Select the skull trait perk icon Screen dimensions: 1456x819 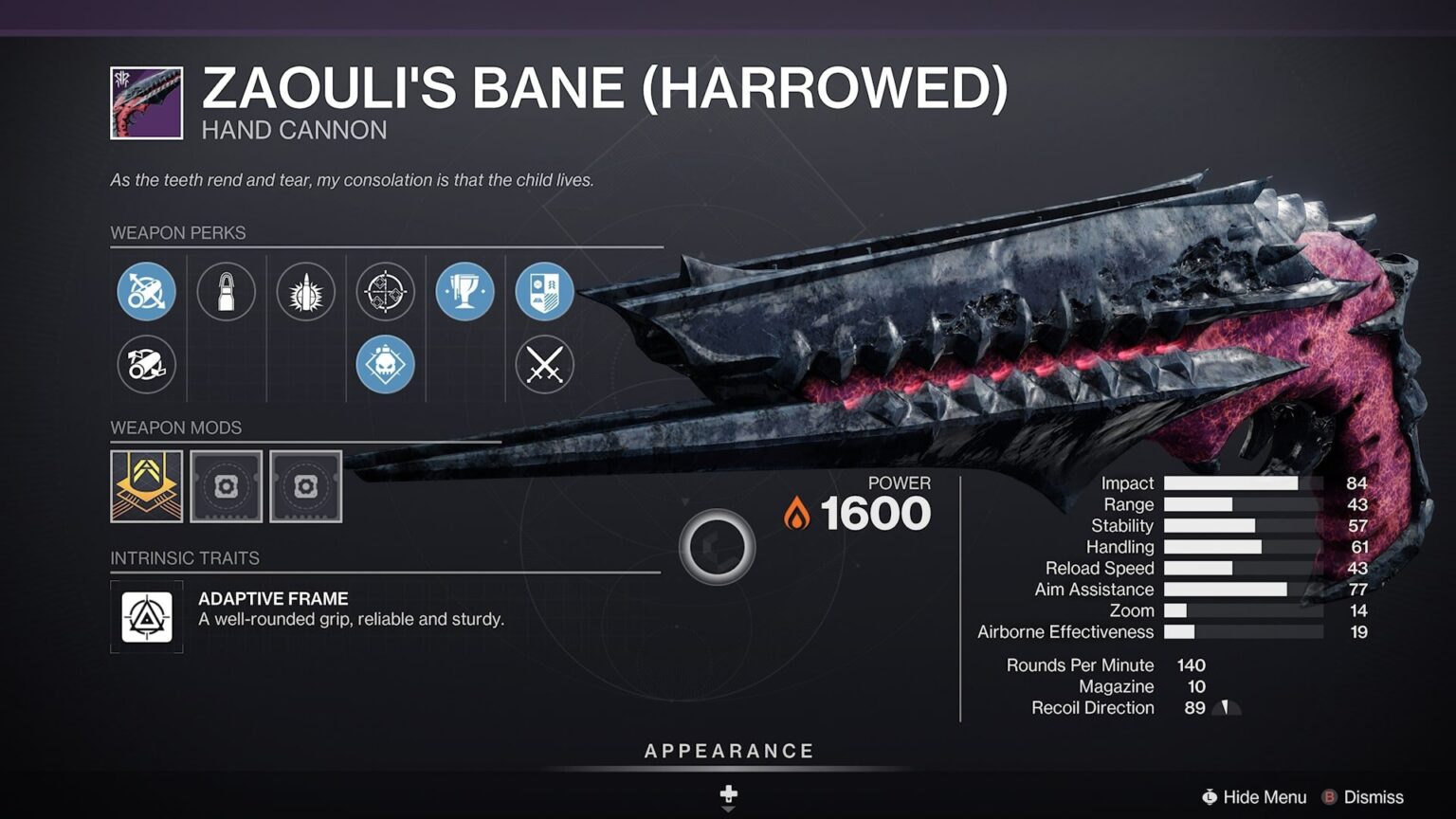384,364
